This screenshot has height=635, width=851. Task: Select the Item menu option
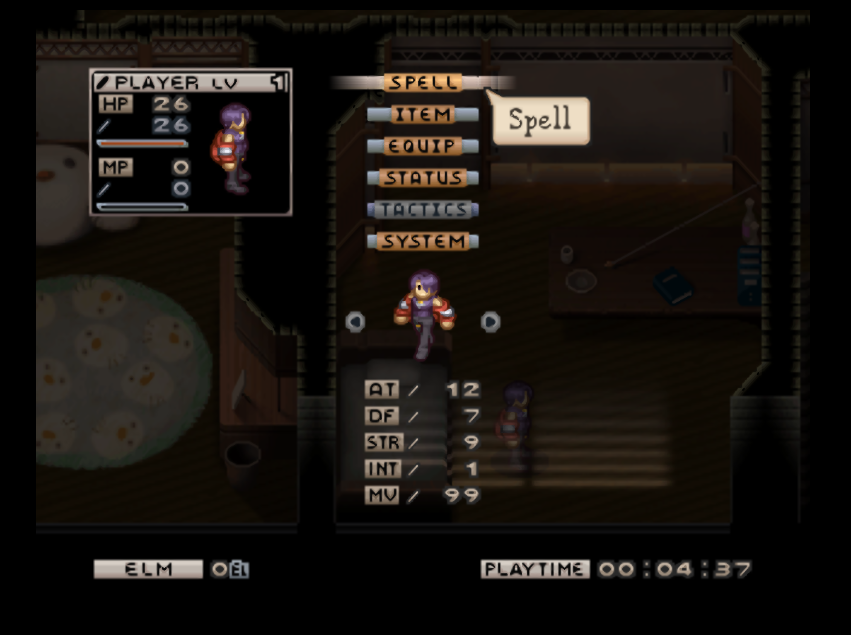pyautogui.click(x=423, y=115)
